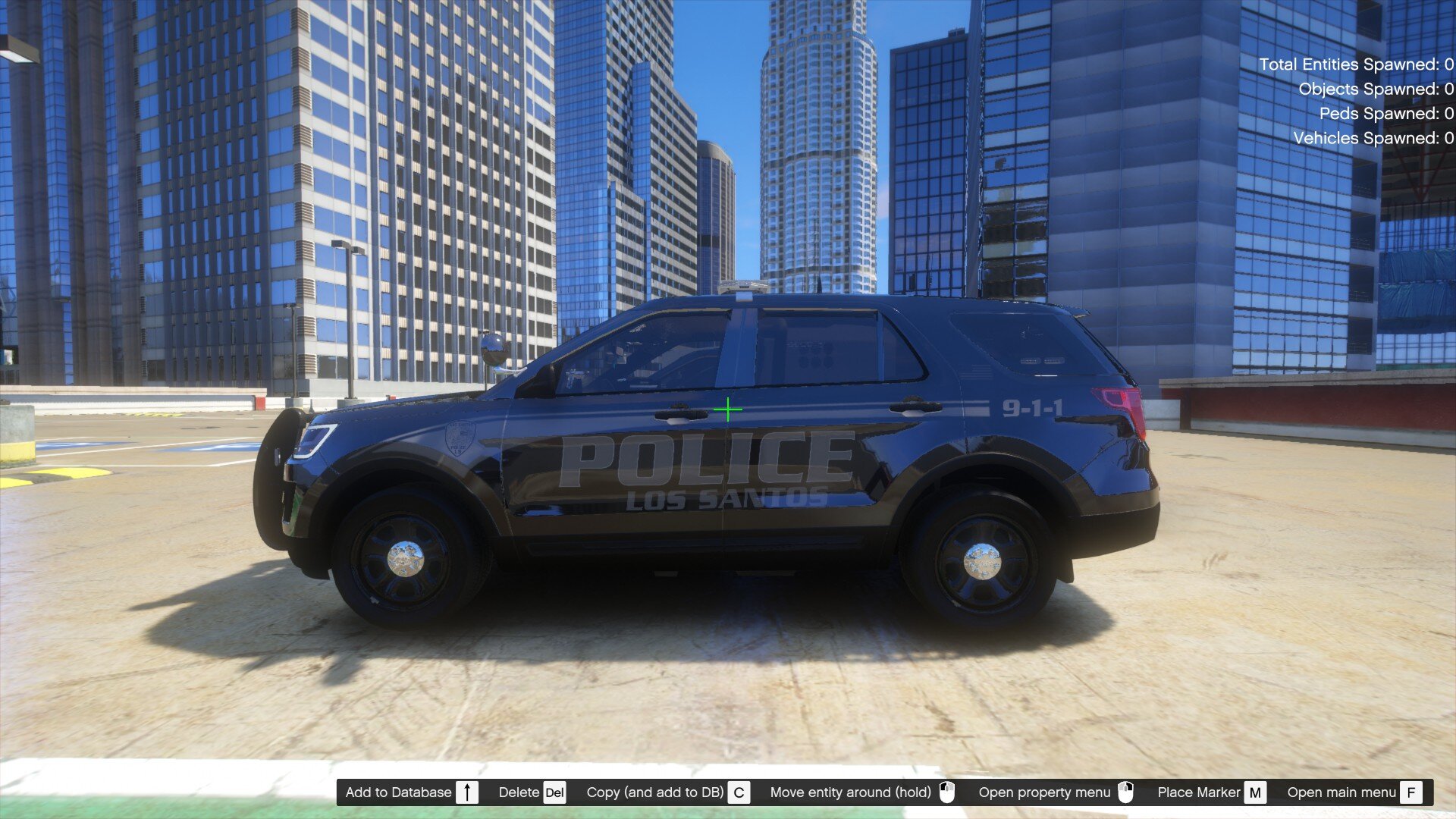The height and width of the screenshot is (819, 1456).
Task: Open the property menu for the entity
Action: [1045, 792]
